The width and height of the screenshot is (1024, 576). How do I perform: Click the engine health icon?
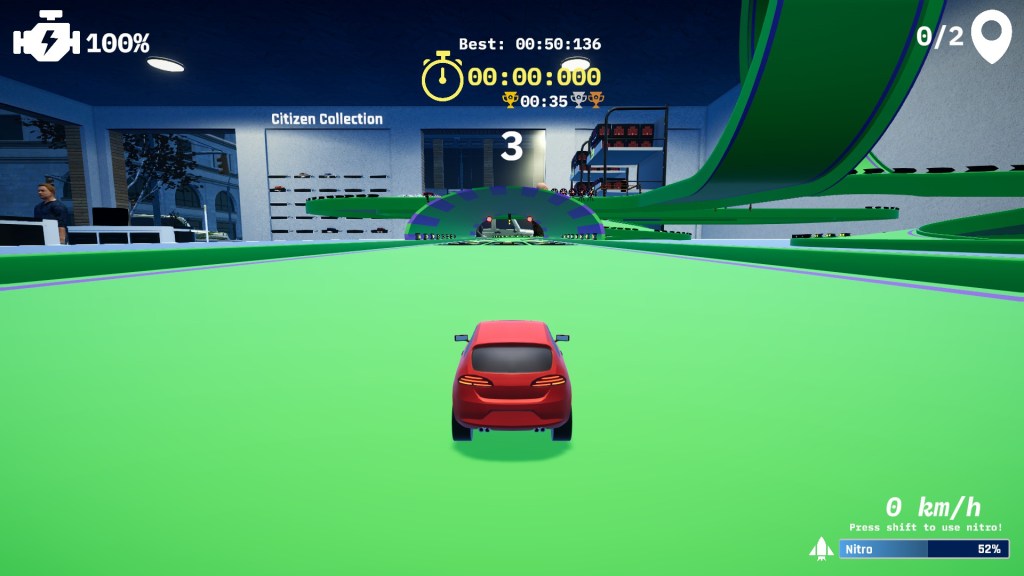pos(45,38)
